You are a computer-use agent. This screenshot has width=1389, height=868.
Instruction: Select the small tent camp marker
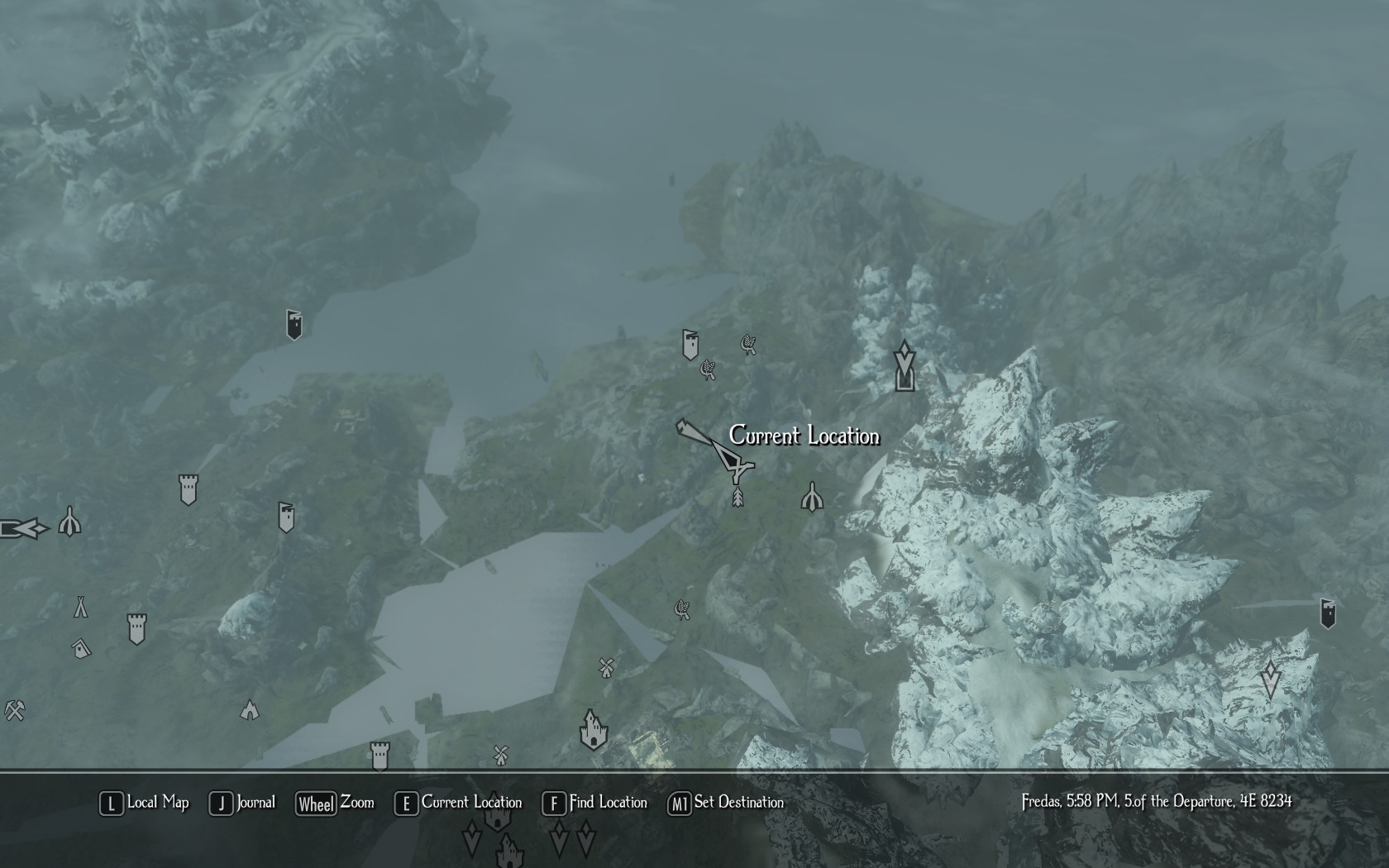click(80, 607)
